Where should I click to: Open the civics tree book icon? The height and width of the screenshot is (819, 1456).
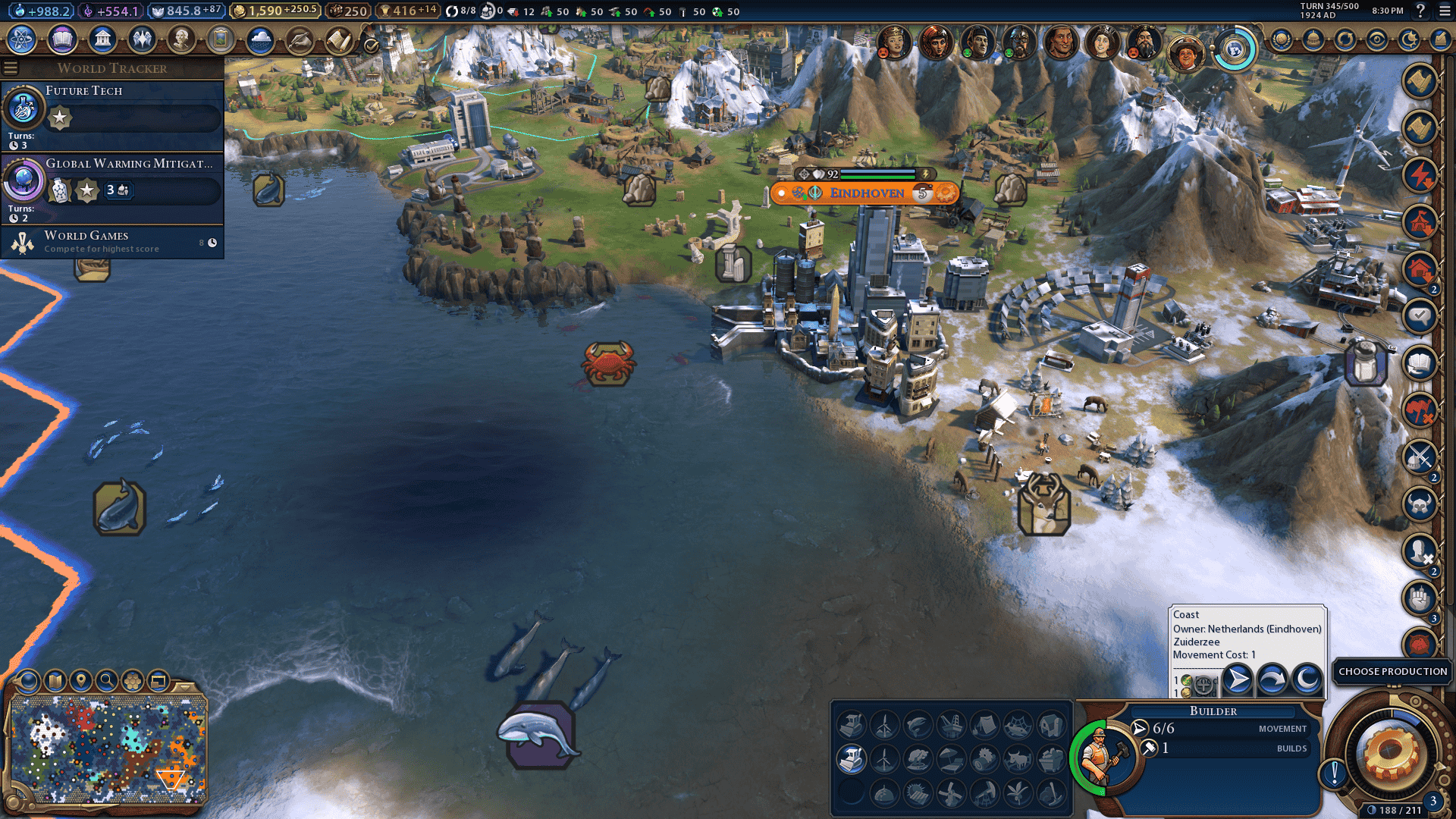(62, 39)
